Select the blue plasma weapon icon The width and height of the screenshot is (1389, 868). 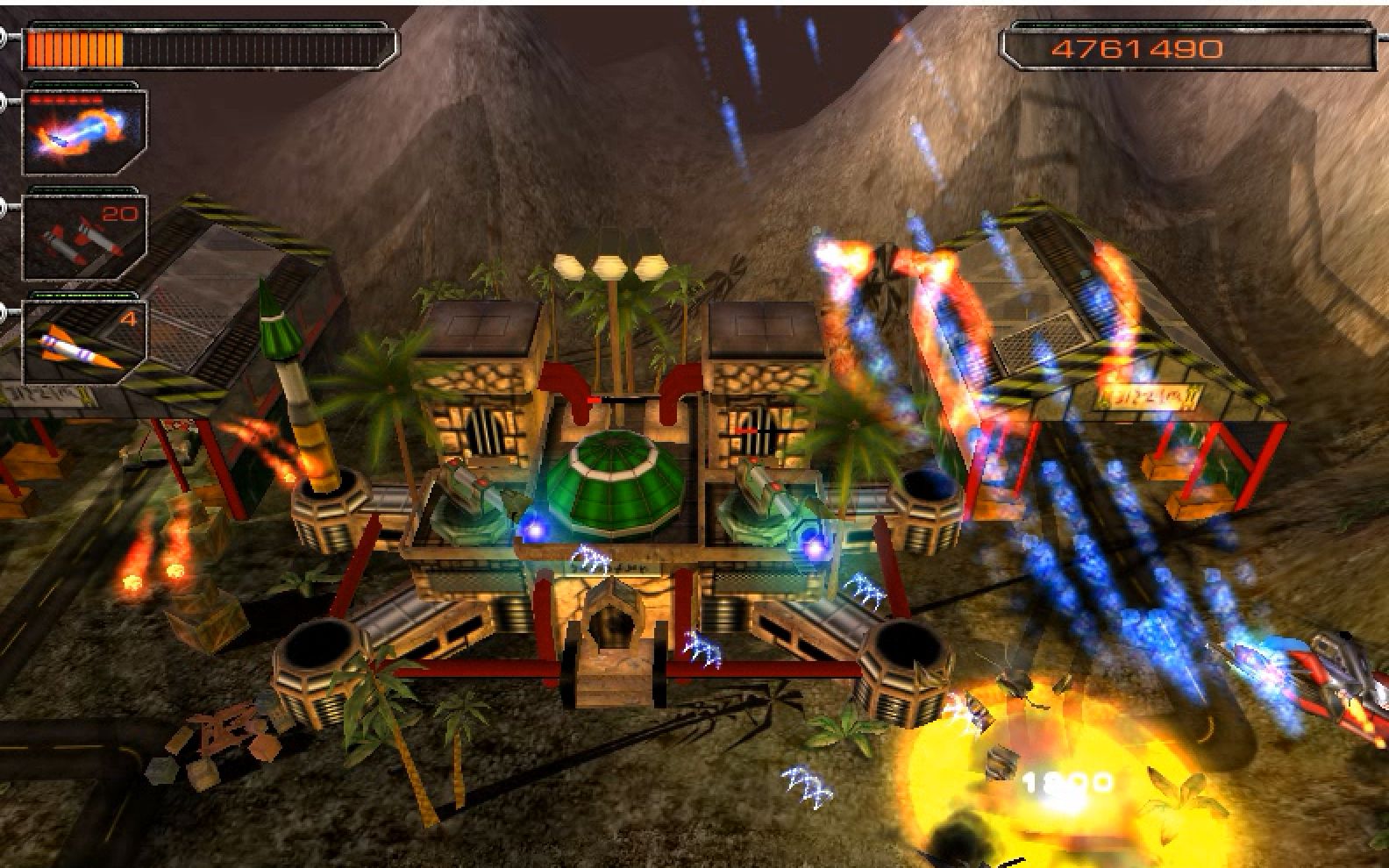[83, 129]
